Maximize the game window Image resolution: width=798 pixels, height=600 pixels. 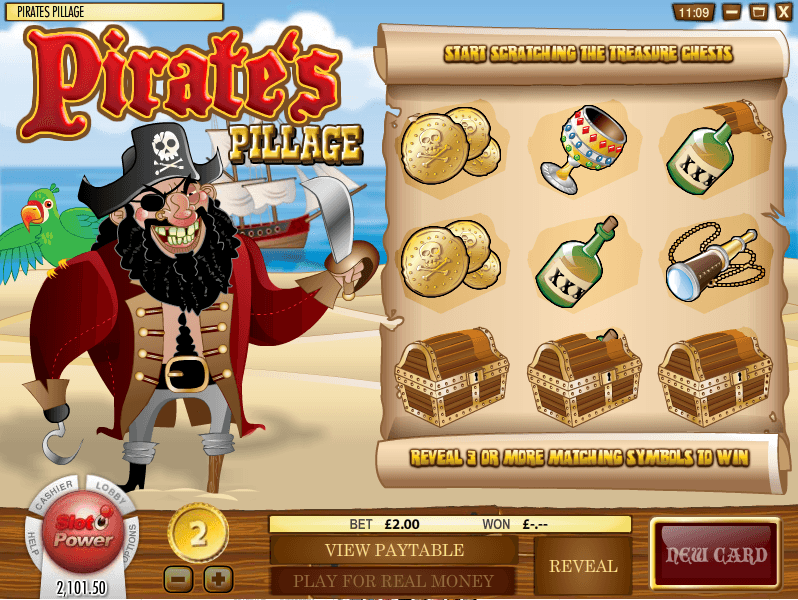pos(759,12)
